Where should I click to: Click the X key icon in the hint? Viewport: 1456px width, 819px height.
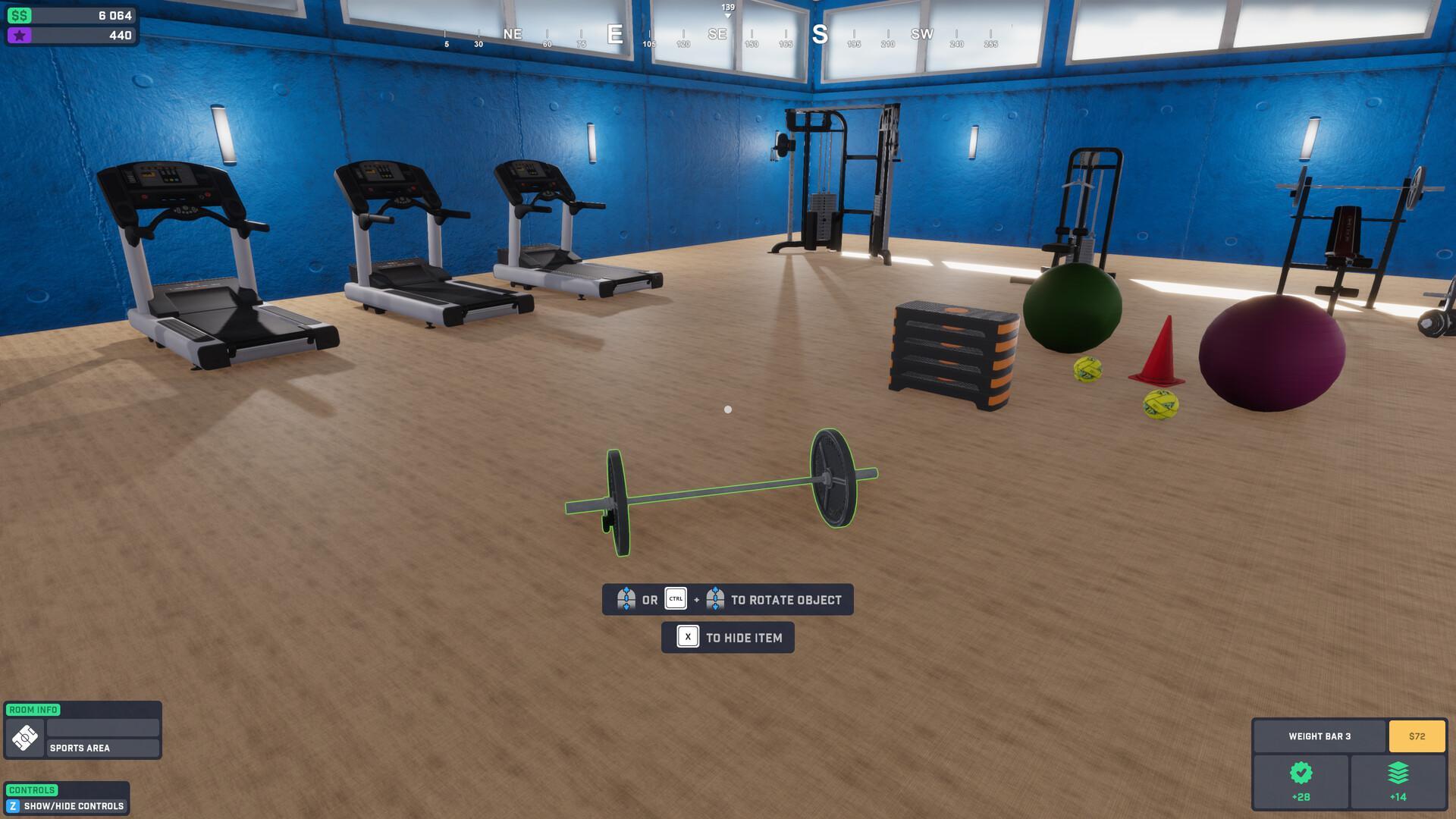[687, 637]
